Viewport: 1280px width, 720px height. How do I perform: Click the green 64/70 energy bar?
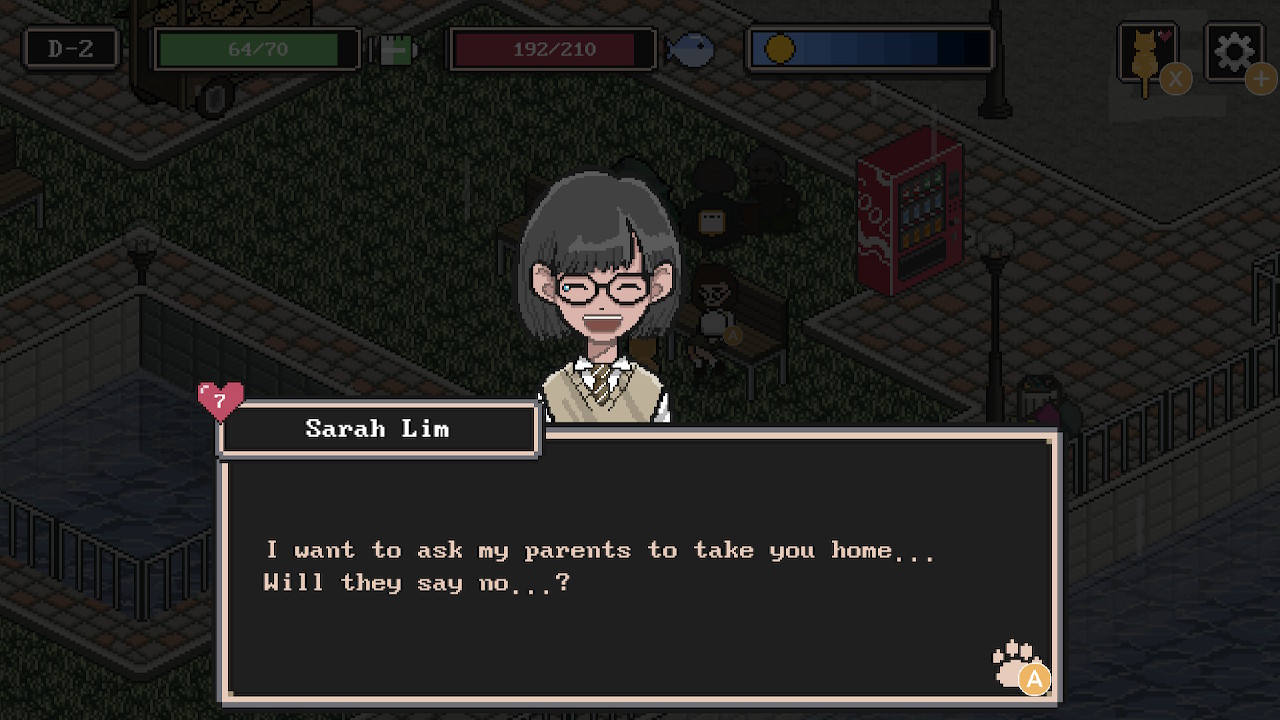[256, 46]
